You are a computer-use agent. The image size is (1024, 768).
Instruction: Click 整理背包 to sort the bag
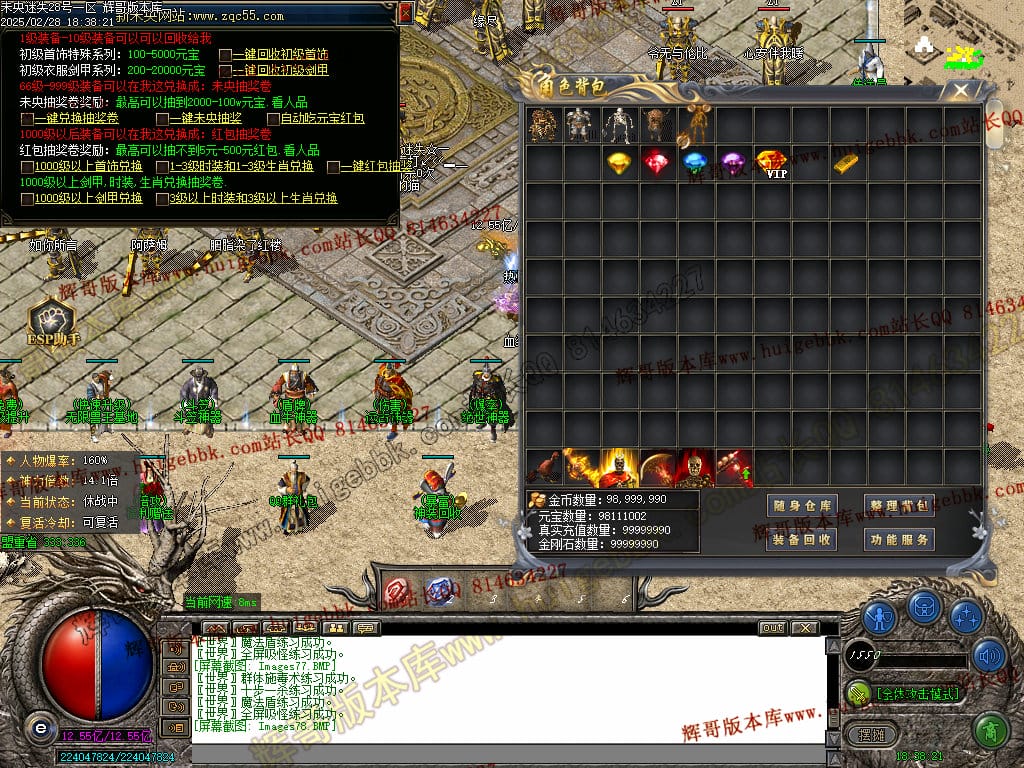(899, 505)
